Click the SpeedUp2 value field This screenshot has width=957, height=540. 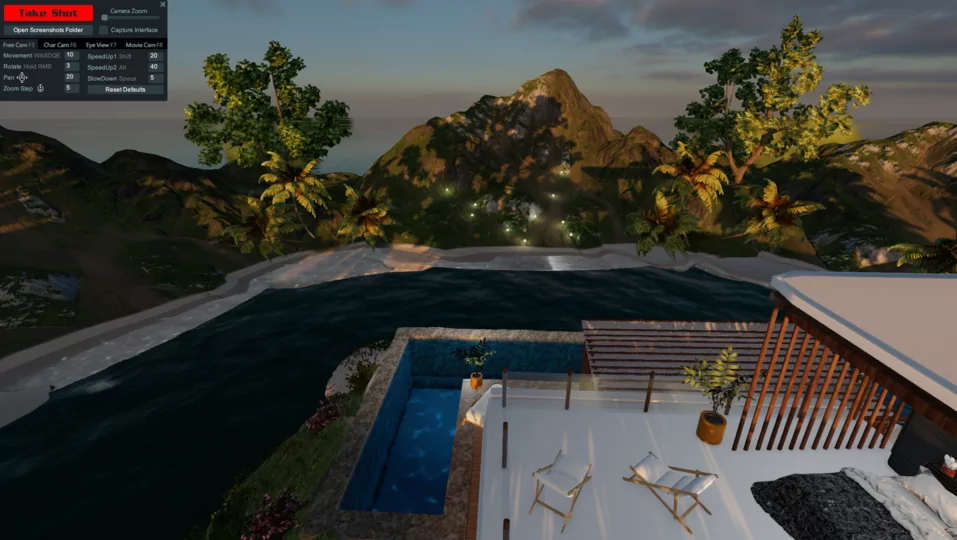click(x=155, y=67)
